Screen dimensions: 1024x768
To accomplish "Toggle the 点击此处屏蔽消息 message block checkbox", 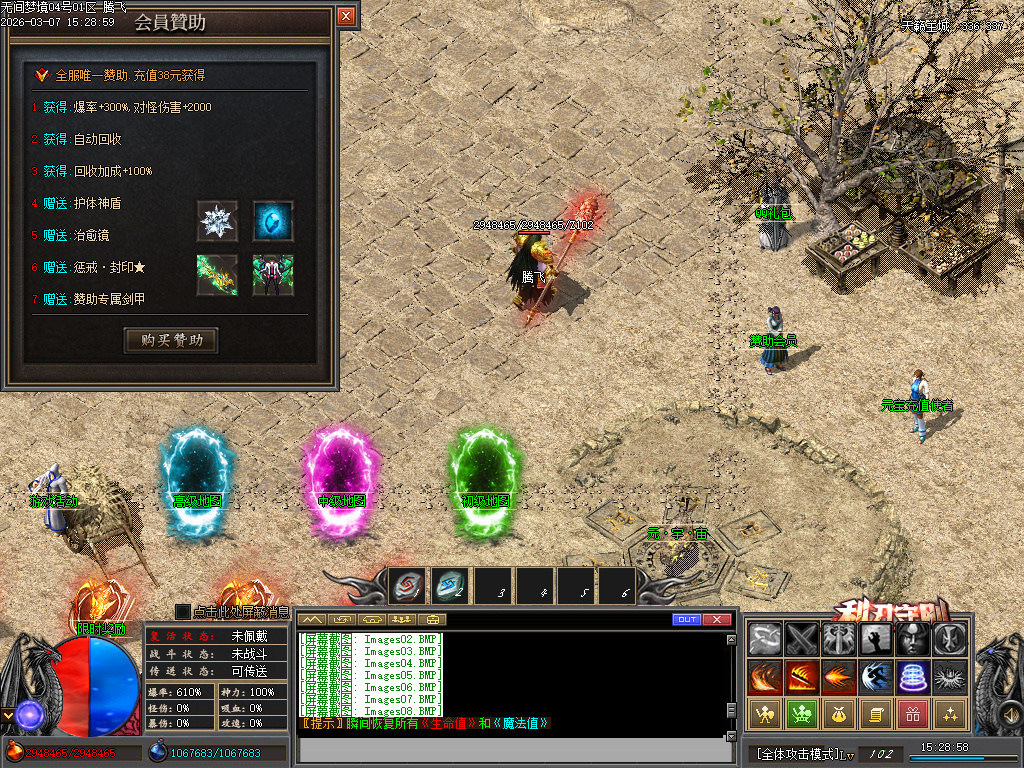I will tap(182, 611).
